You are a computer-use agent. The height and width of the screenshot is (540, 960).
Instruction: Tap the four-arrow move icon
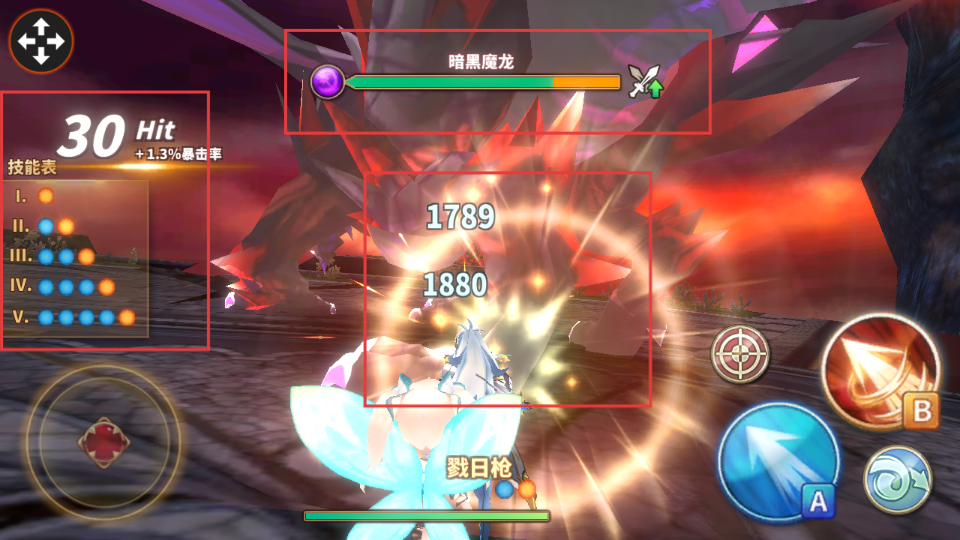pos(40,42)
